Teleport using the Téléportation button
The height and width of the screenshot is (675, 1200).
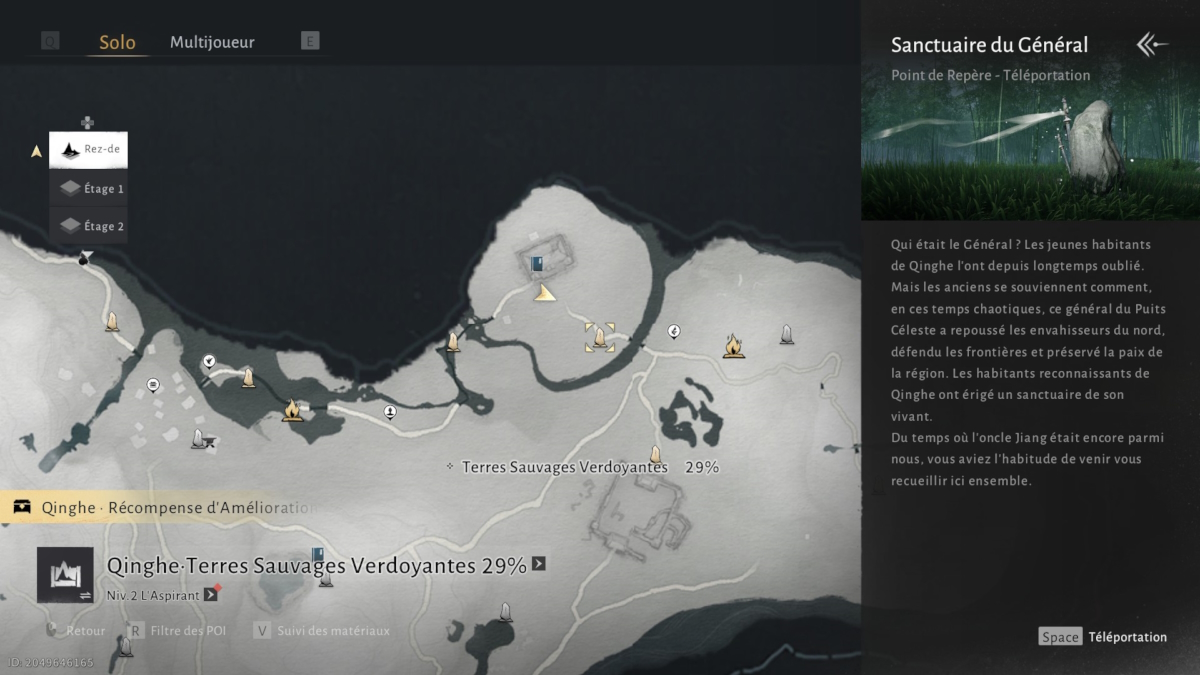[x=1103, y=637]
